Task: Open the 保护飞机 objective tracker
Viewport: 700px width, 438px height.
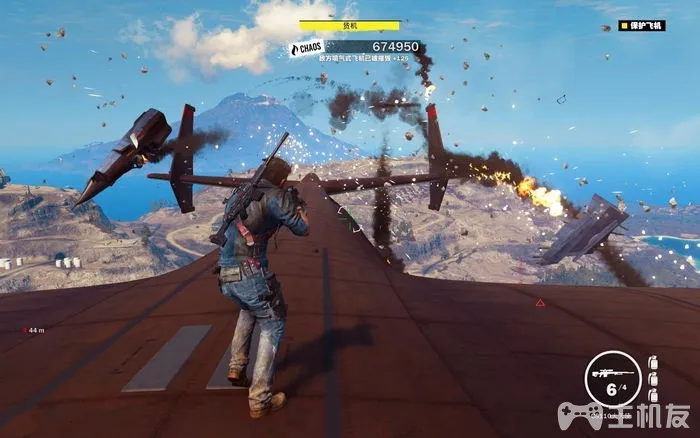Action: coord(641,26)
